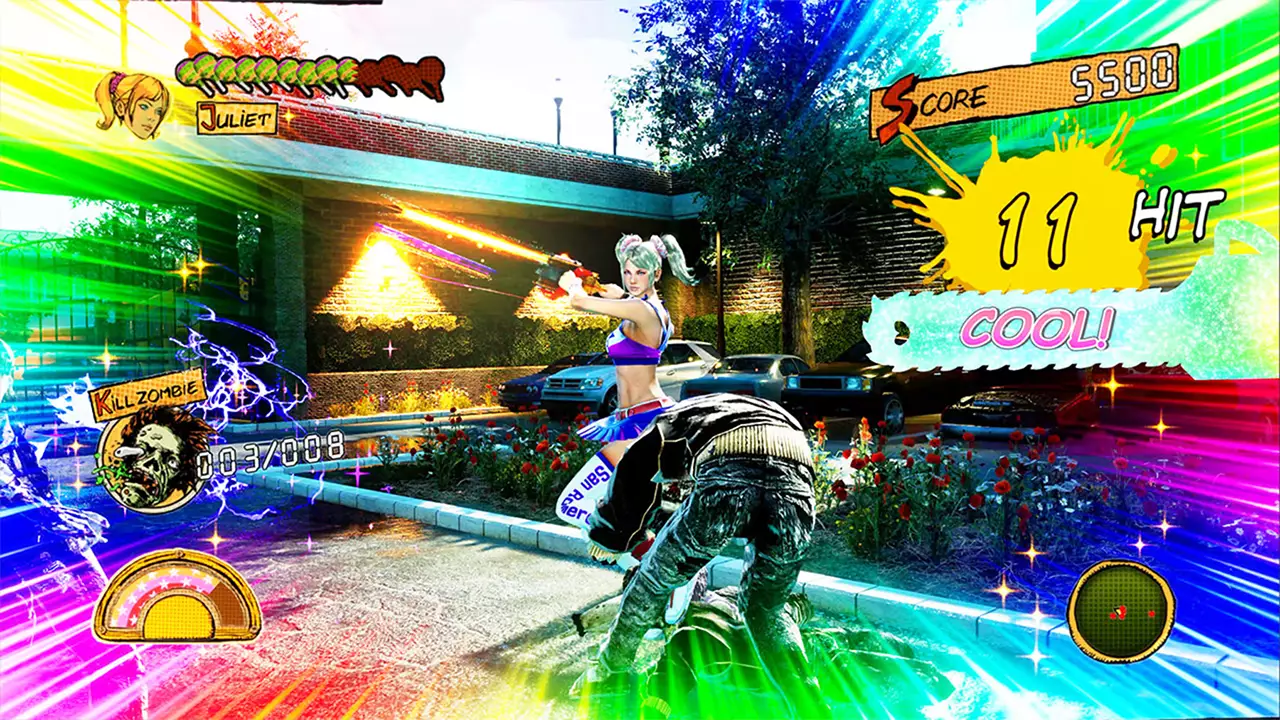
Task: Open the minimap in the bottom right corner
Action: point(1122,608)
